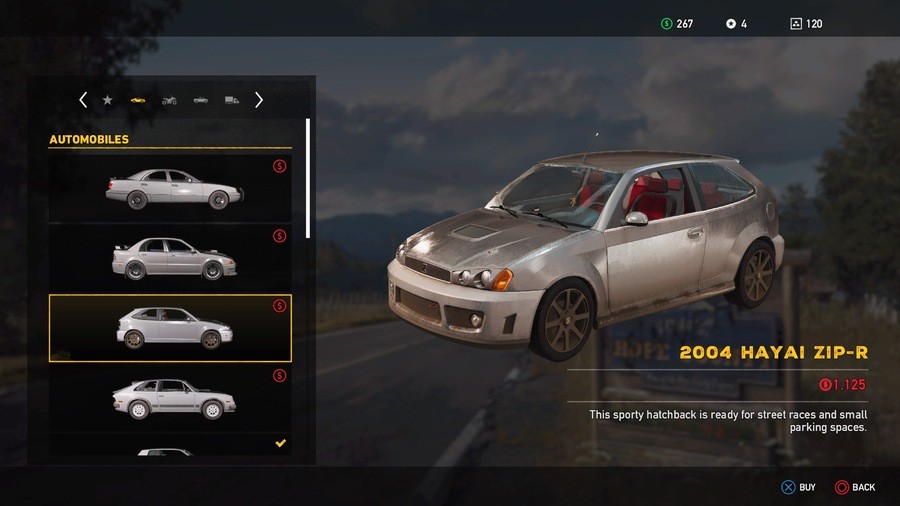
Task: Go to next vehicle category with right arrow
Action: click(259, 100)
